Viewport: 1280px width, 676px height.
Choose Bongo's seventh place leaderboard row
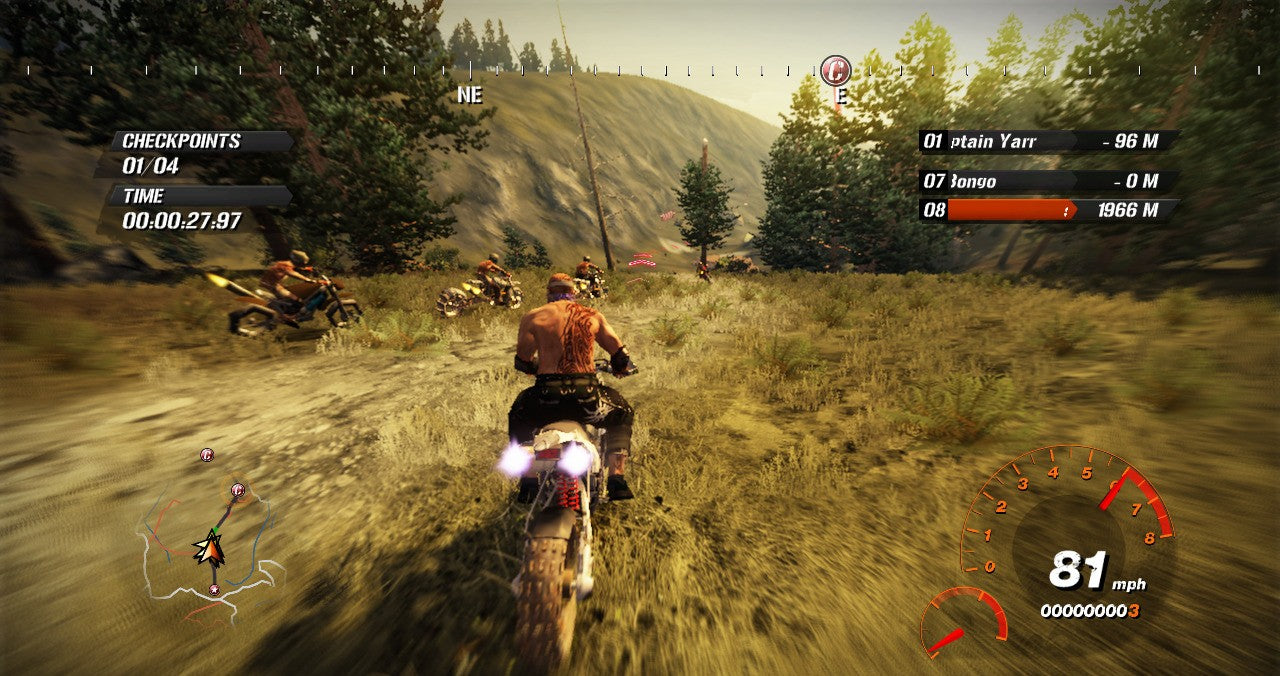pos(1048,181)
